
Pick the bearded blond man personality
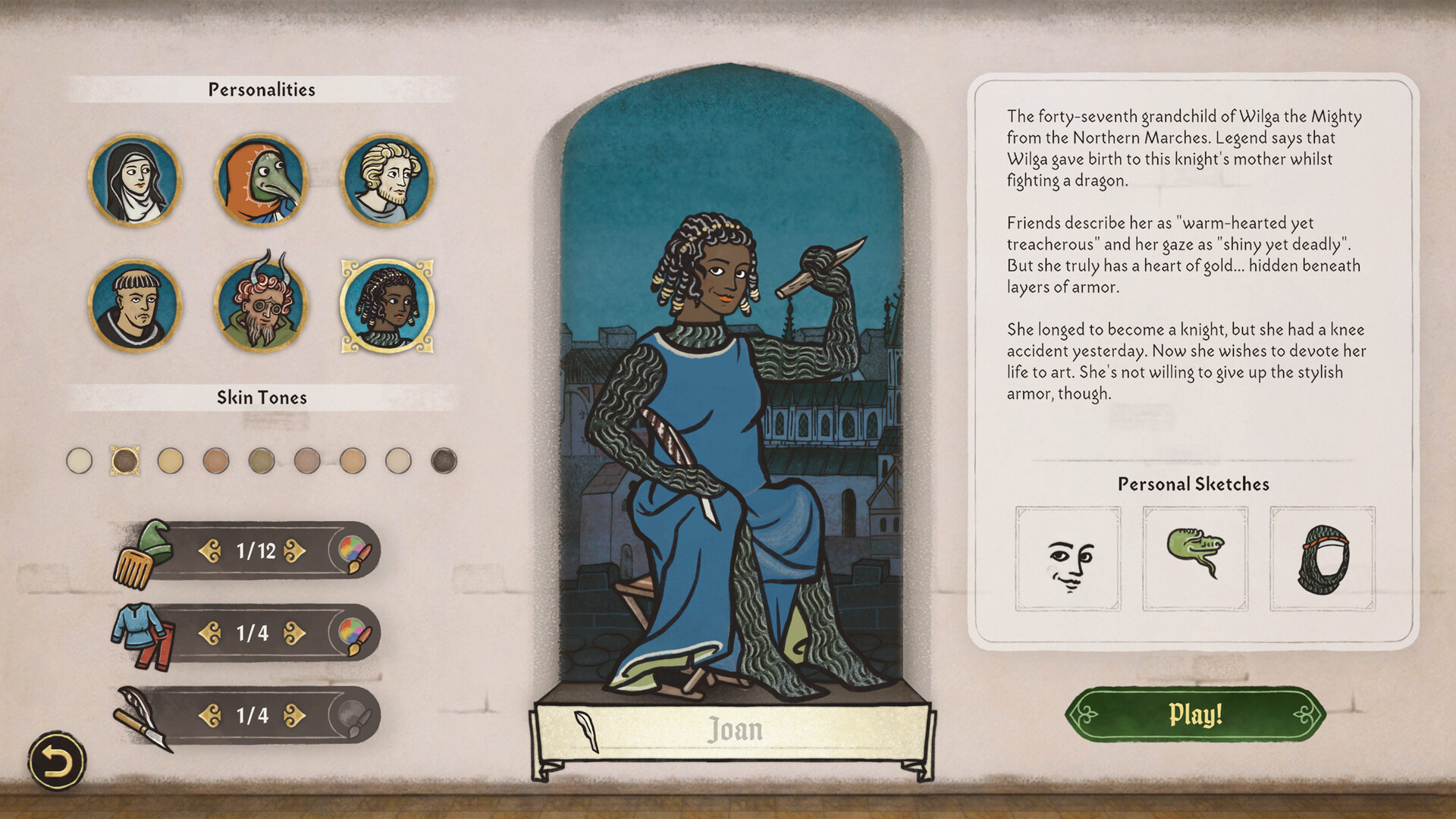pos(388,178)
